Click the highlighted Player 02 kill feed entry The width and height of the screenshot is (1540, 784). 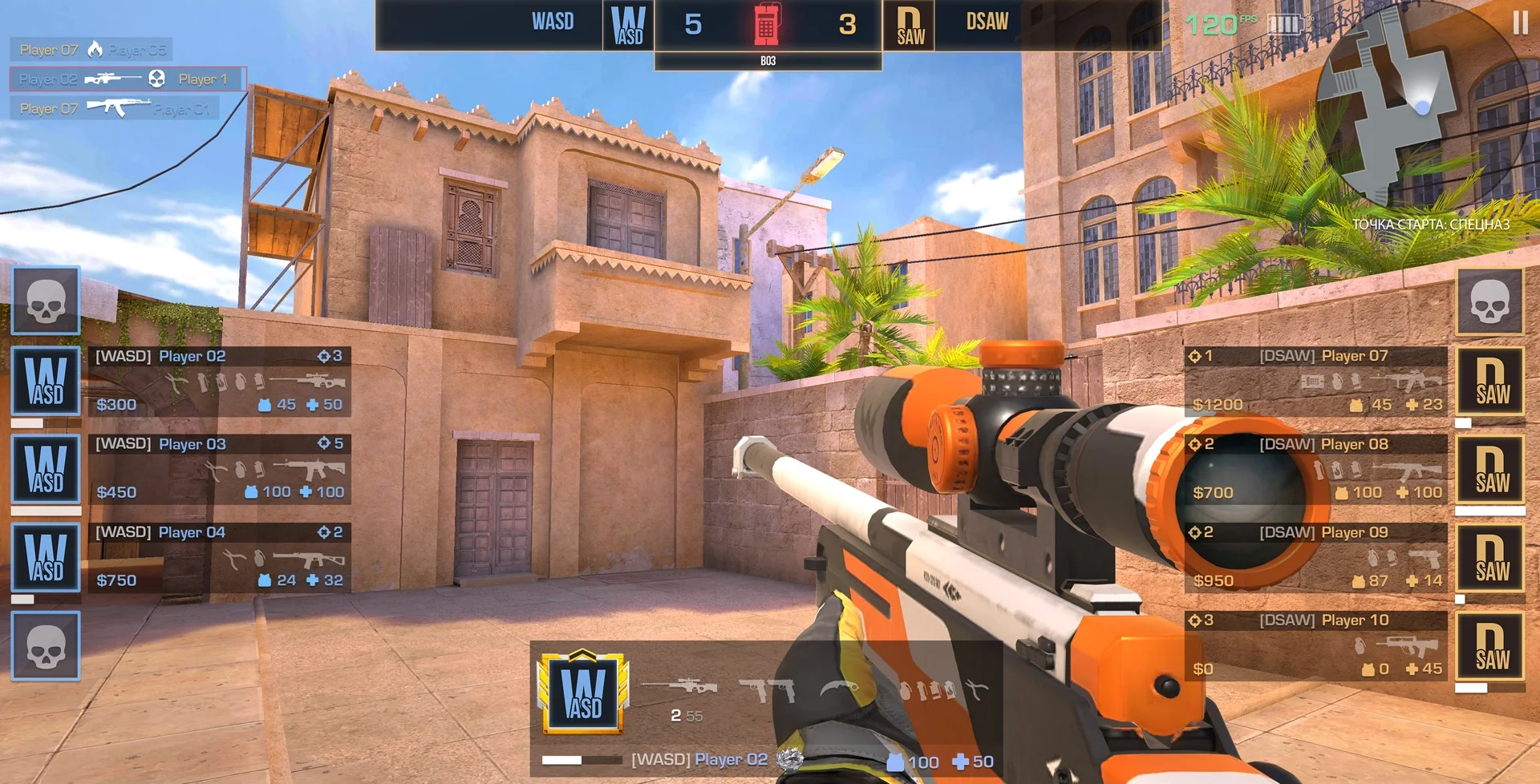click(127, 79)
